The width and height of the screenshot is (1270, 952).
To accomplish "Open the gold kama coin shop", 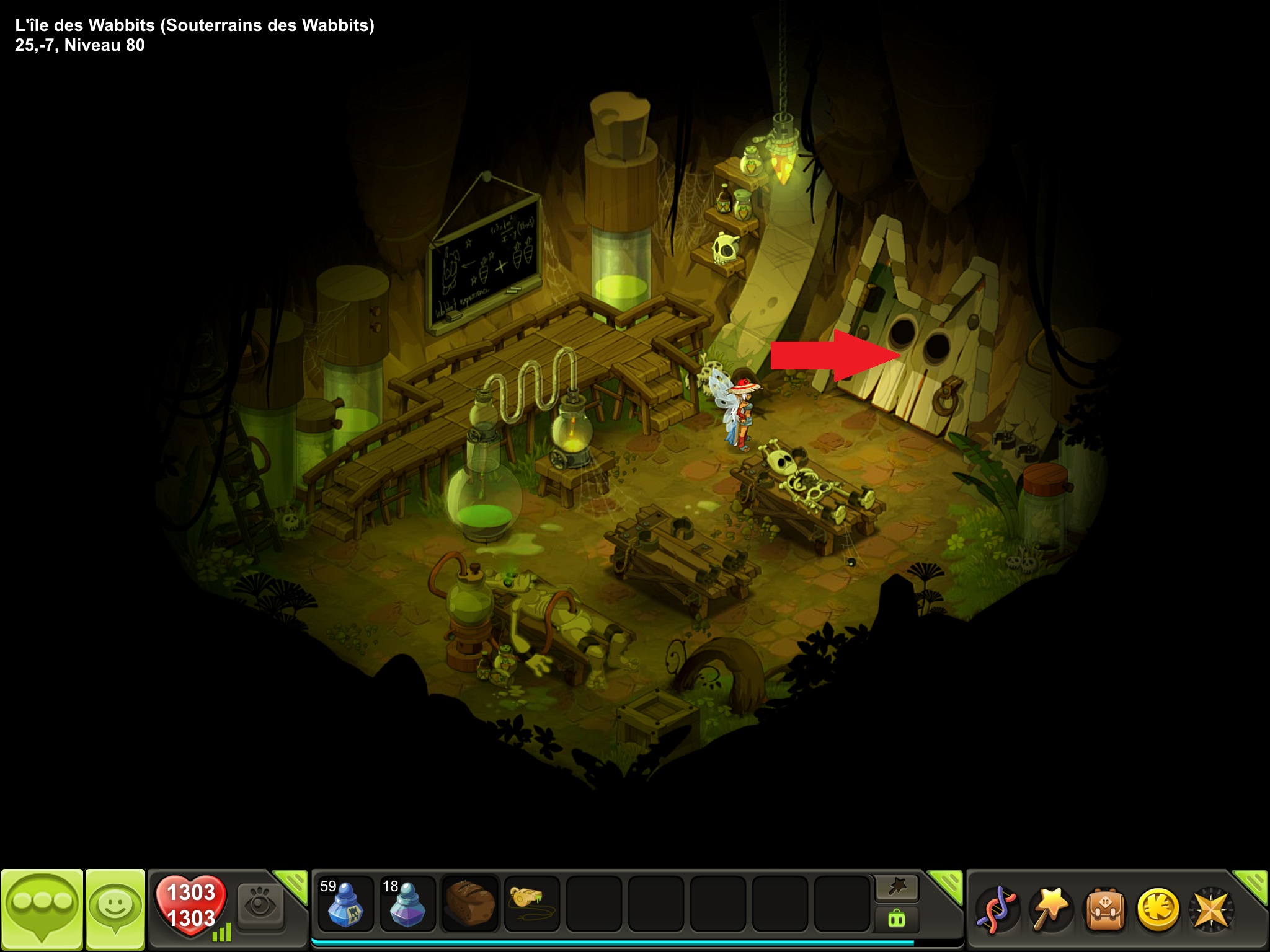I will click(x=1158, y=910).
